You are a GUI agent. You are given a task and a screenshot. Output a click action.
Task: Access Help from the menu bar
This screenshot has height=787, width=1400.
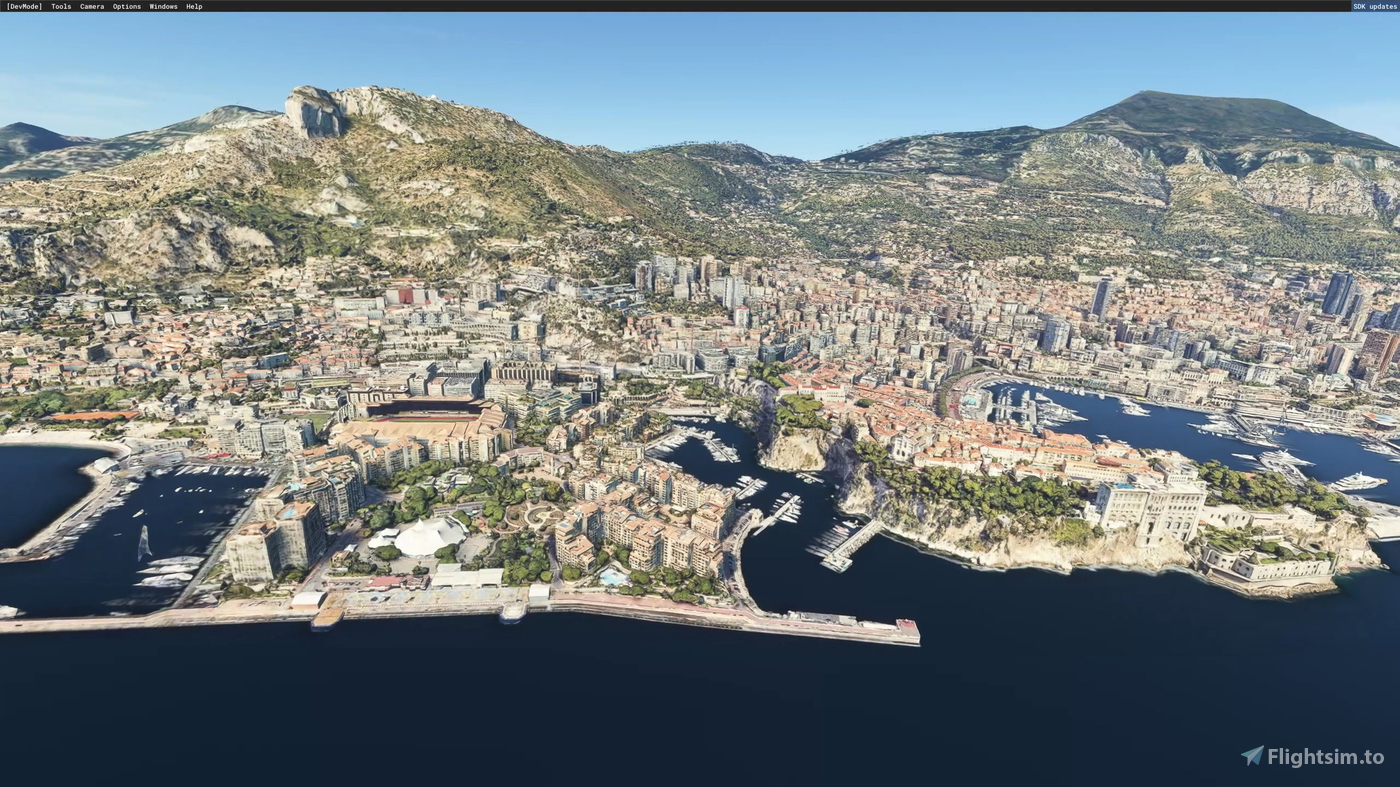tap(193, 6)
